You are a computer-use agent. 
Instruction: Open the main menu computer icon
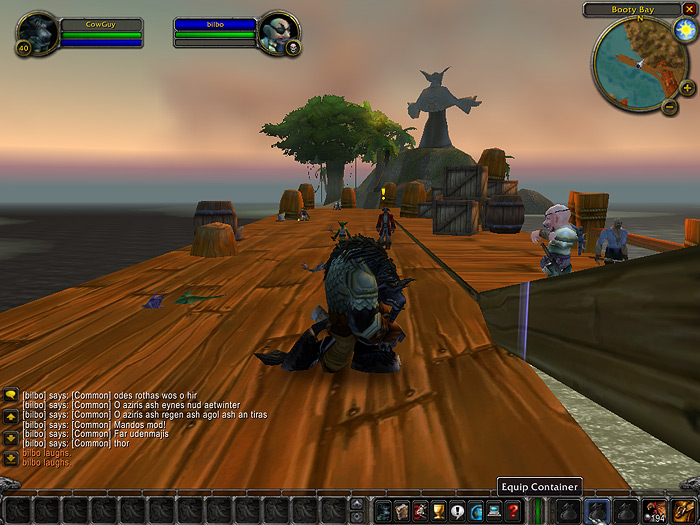[494, 510]
